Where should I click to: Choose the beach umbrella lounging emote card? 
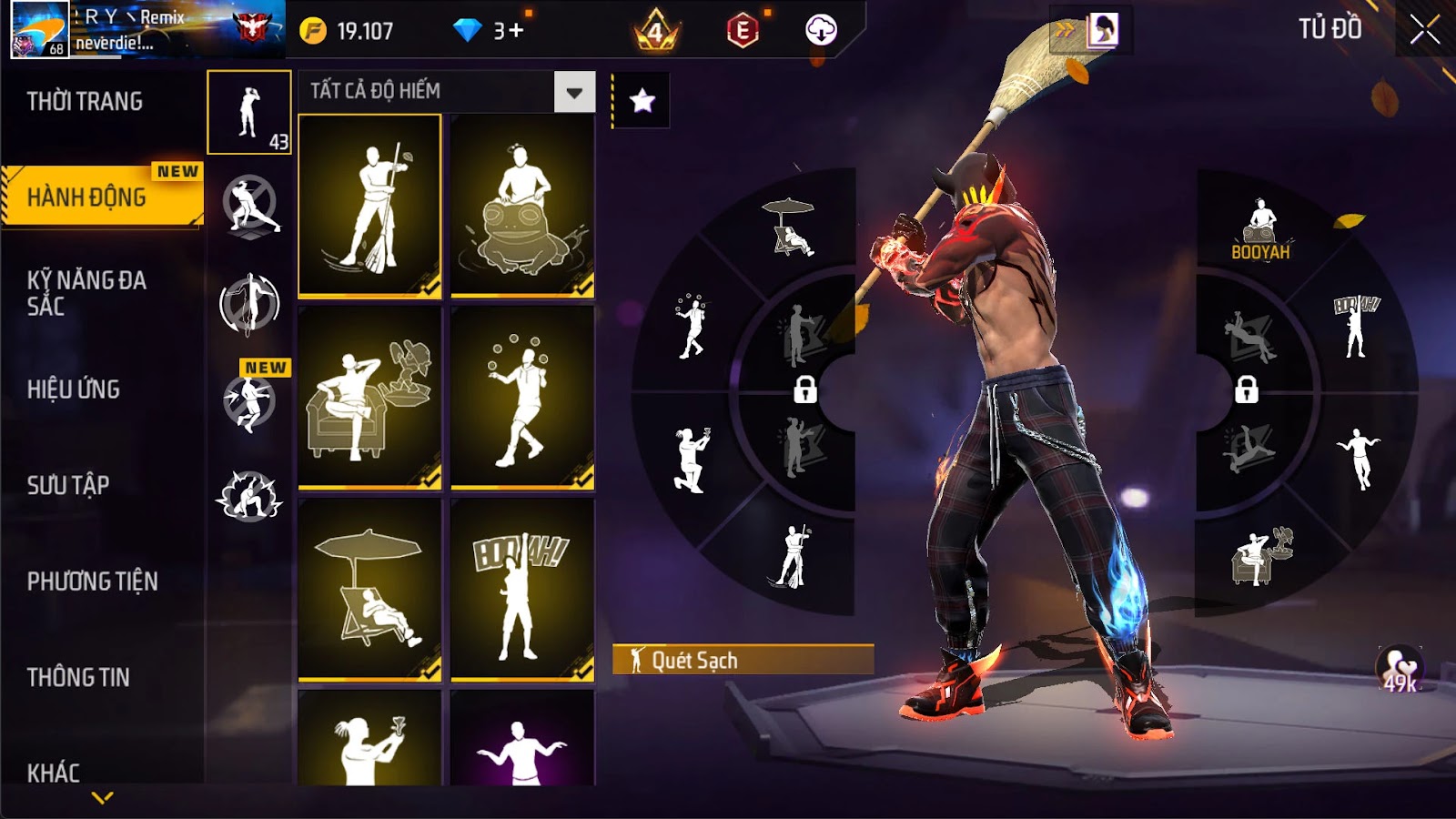[370, 589]
